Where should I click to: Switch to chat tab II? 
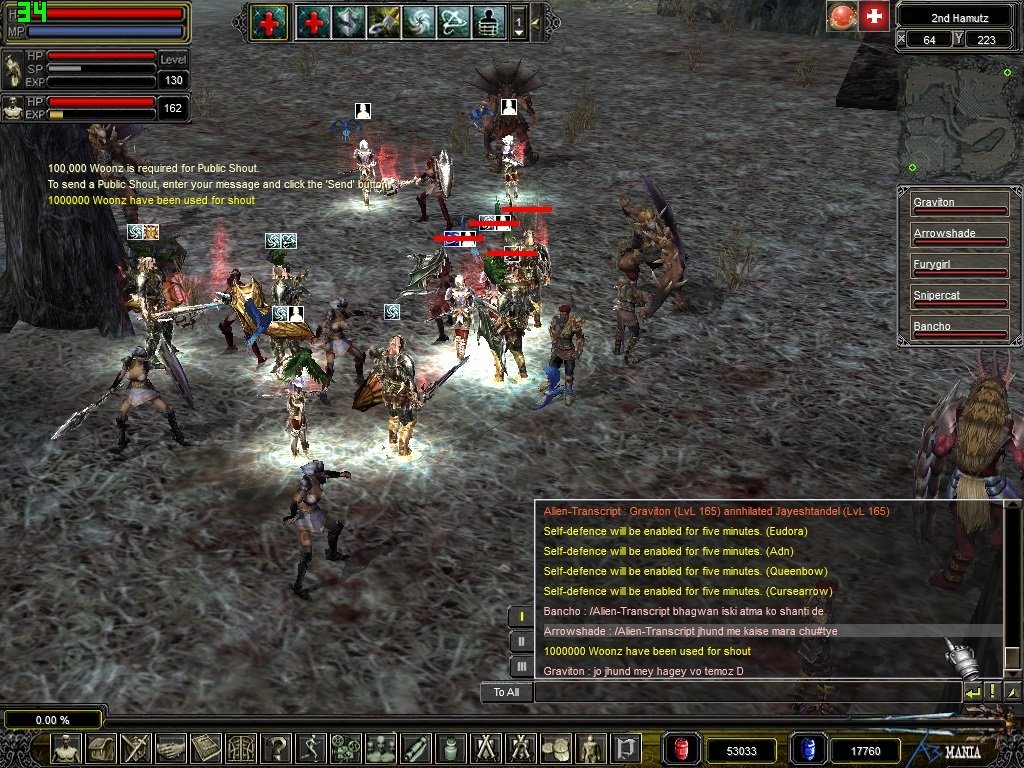click(x=520, y=641)
